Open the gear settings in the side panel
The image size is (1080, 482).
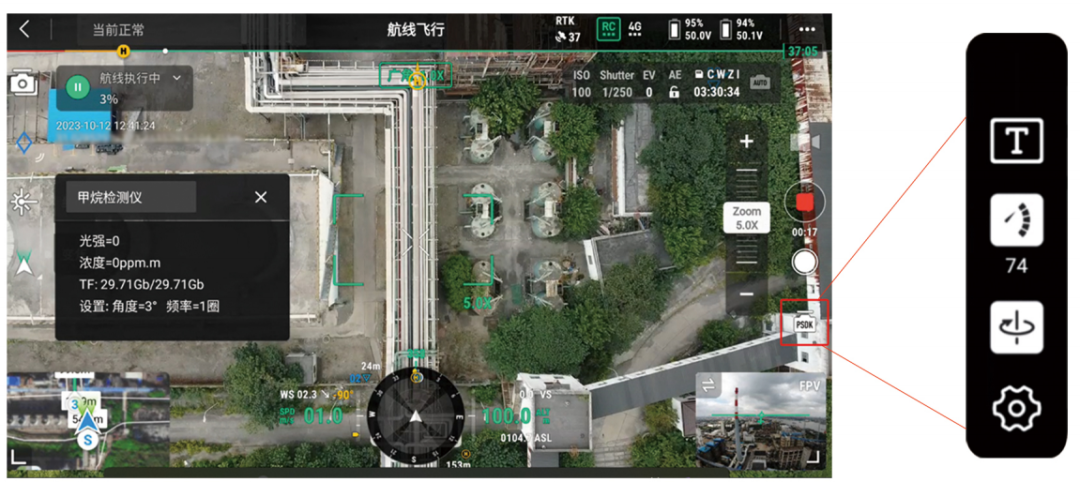click(x=1016, y=407)
